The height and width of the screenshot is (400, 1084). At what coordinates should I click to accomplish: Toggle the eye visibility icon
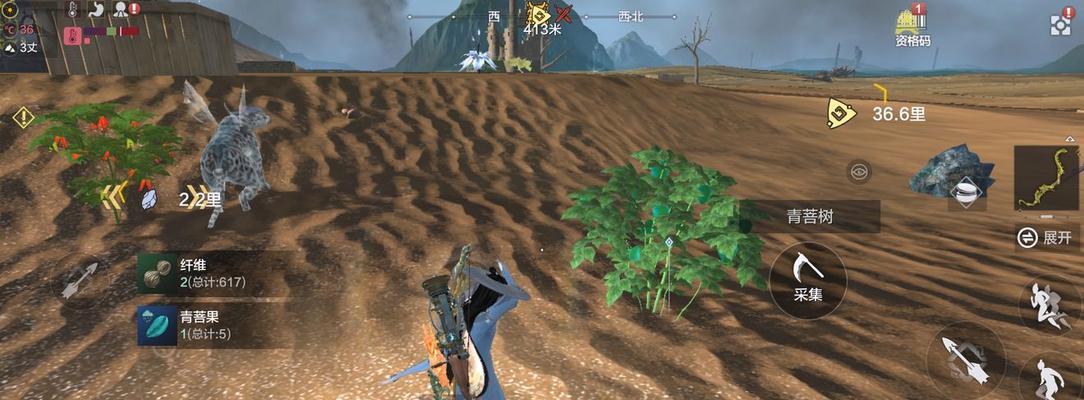858,172
